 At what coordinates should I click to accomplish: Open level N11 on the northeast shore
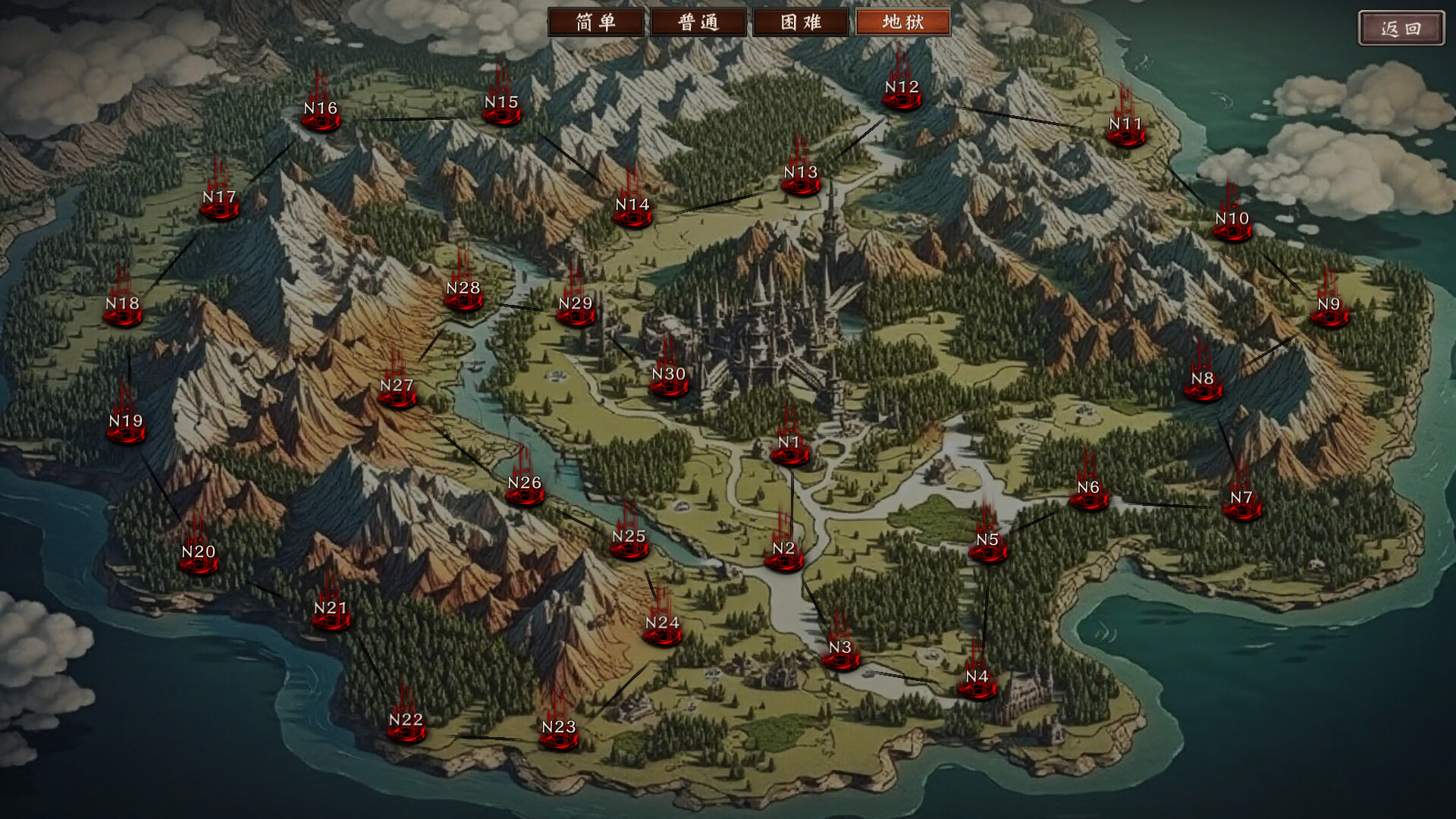(1125, 132)
